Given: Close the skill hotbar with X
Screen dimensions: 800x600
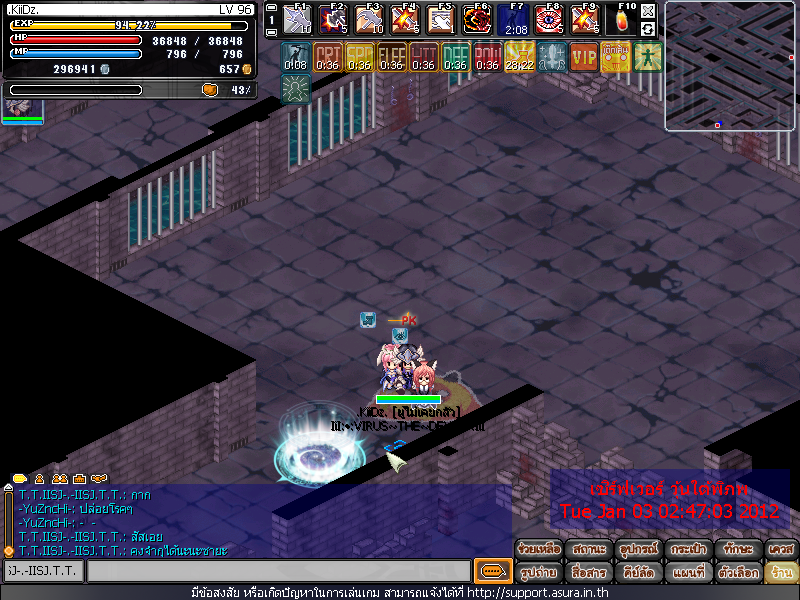Looking at the screenshot, I should point(648,9).
